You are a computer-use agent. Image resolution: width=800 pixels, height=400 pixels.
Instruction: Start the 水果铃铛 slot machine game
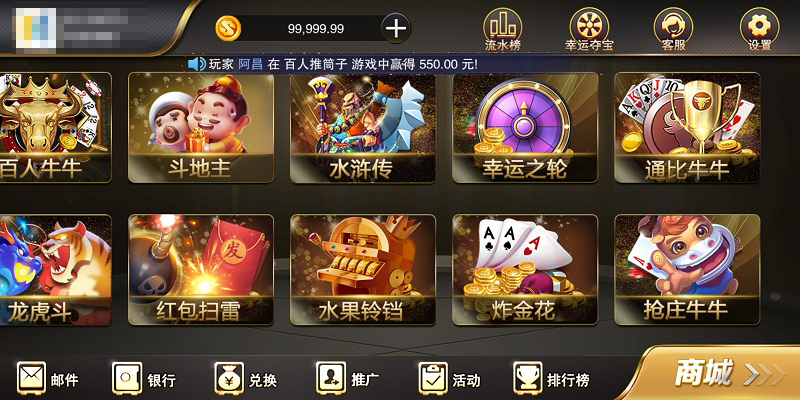tap(362, 269)
